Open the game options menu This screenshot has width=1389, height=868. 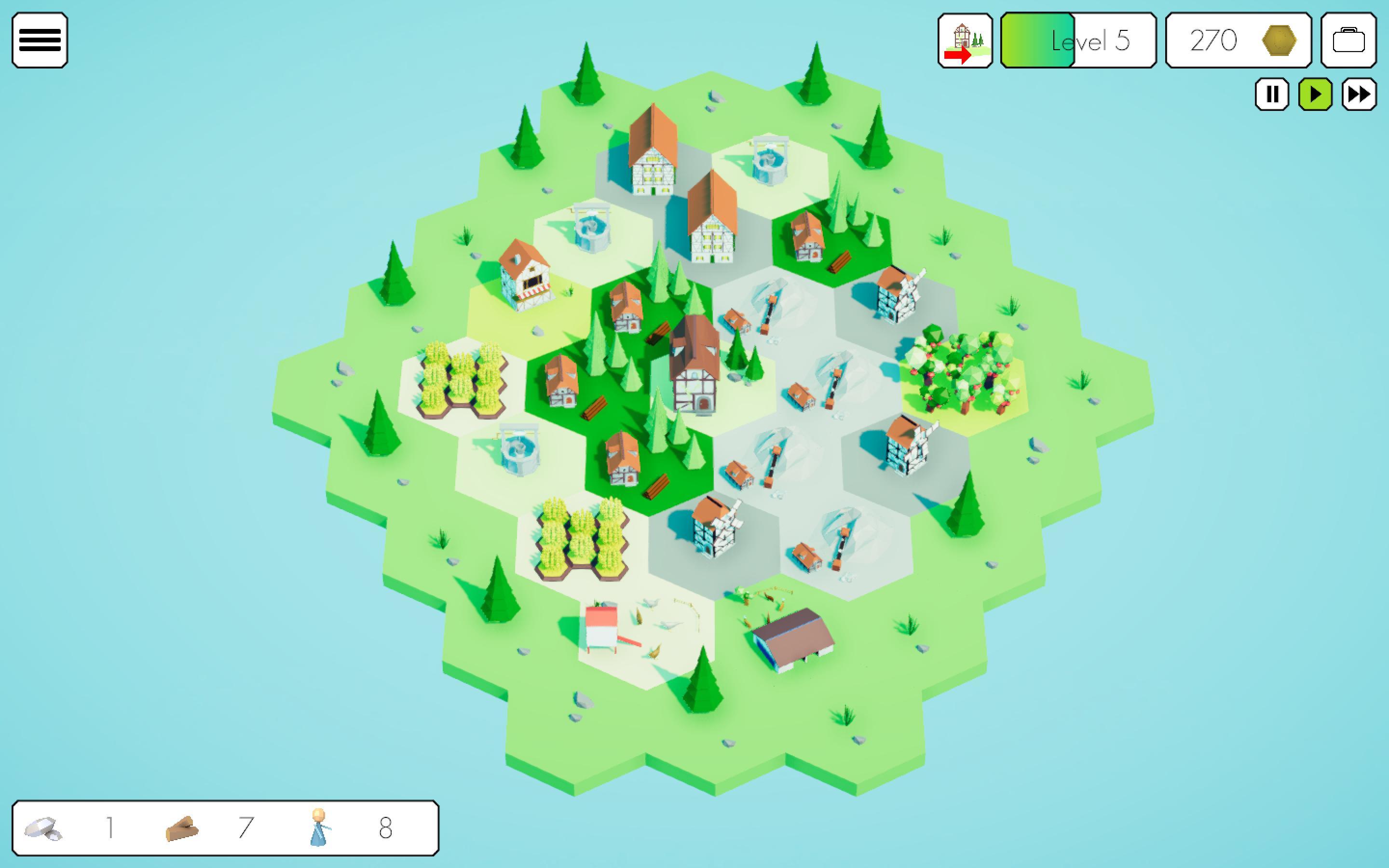coord(40,40)
